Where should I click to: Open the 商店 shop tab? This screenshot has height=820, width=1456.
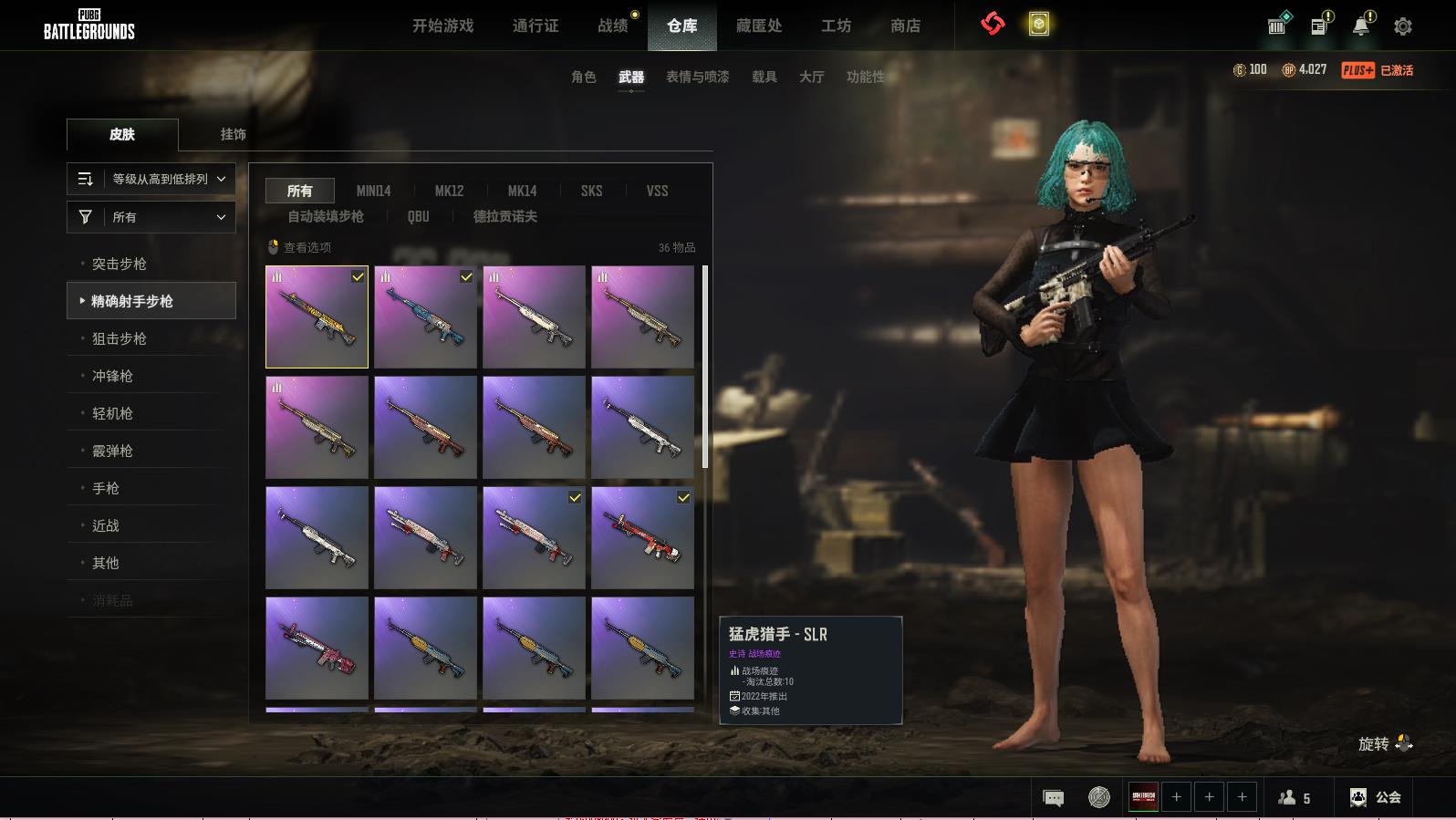(905, 26)
